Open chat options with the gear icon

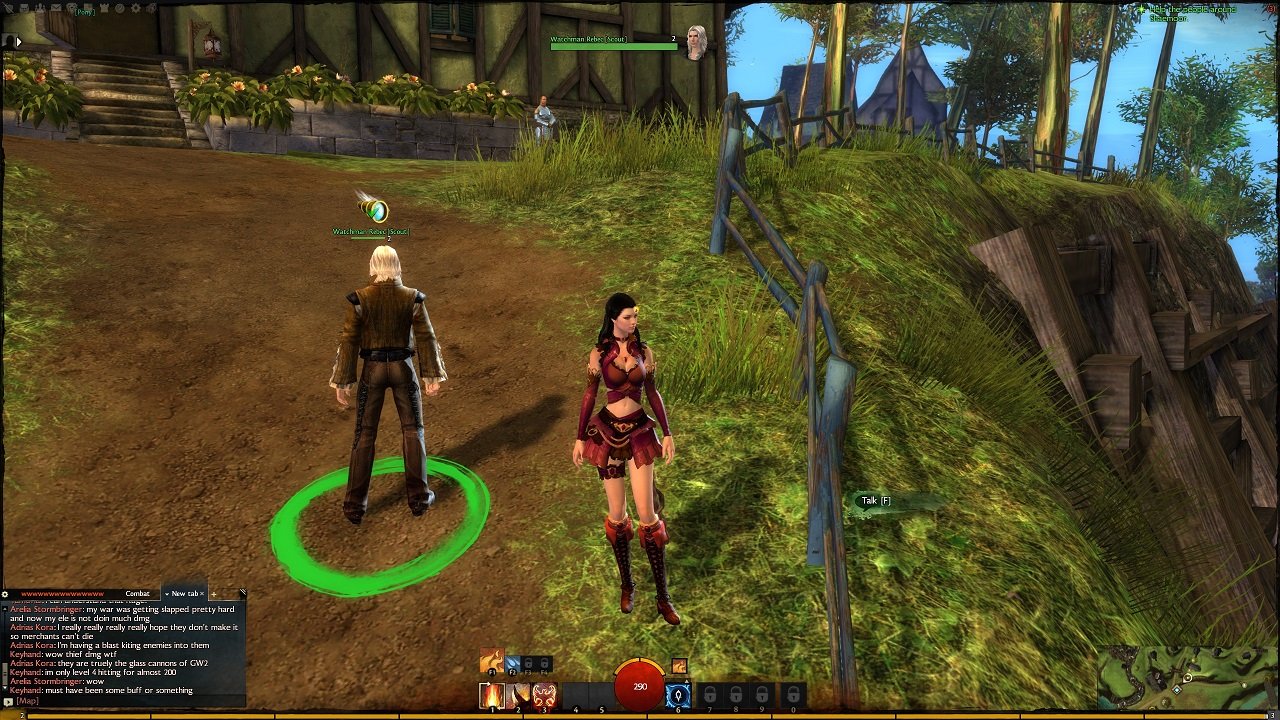point(5,593)
